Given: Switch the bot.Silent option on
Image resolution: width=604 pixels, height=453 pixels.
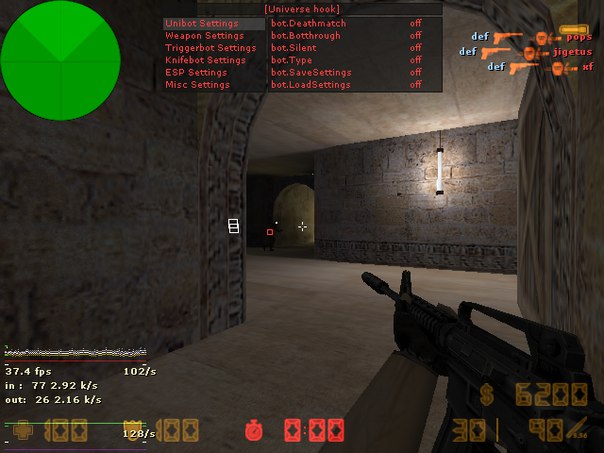Looking at the screenshot, I should click(x=294, y=48).
